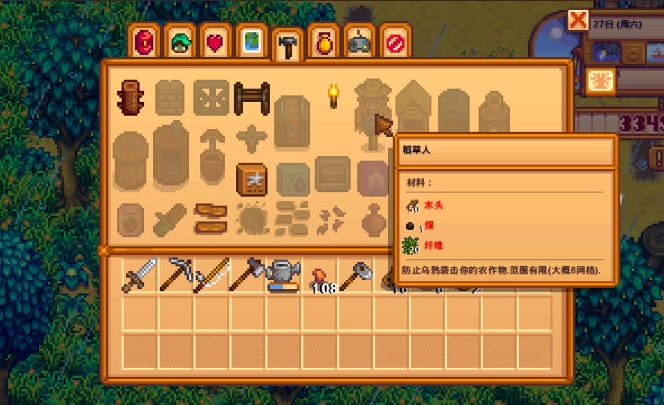Open the options tab with gamepad icon
This screenshot has height=405, width=664.
point(359,43)
